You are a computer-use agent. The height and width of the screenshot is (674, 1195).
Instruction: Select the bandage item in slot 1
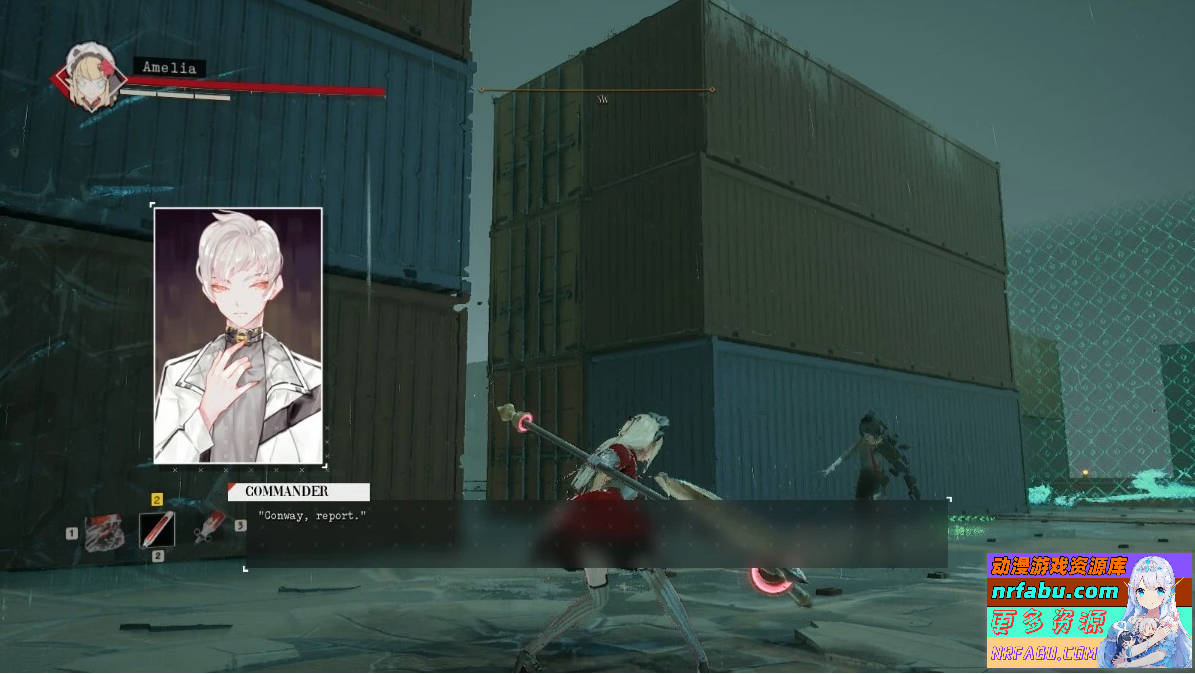104,531
